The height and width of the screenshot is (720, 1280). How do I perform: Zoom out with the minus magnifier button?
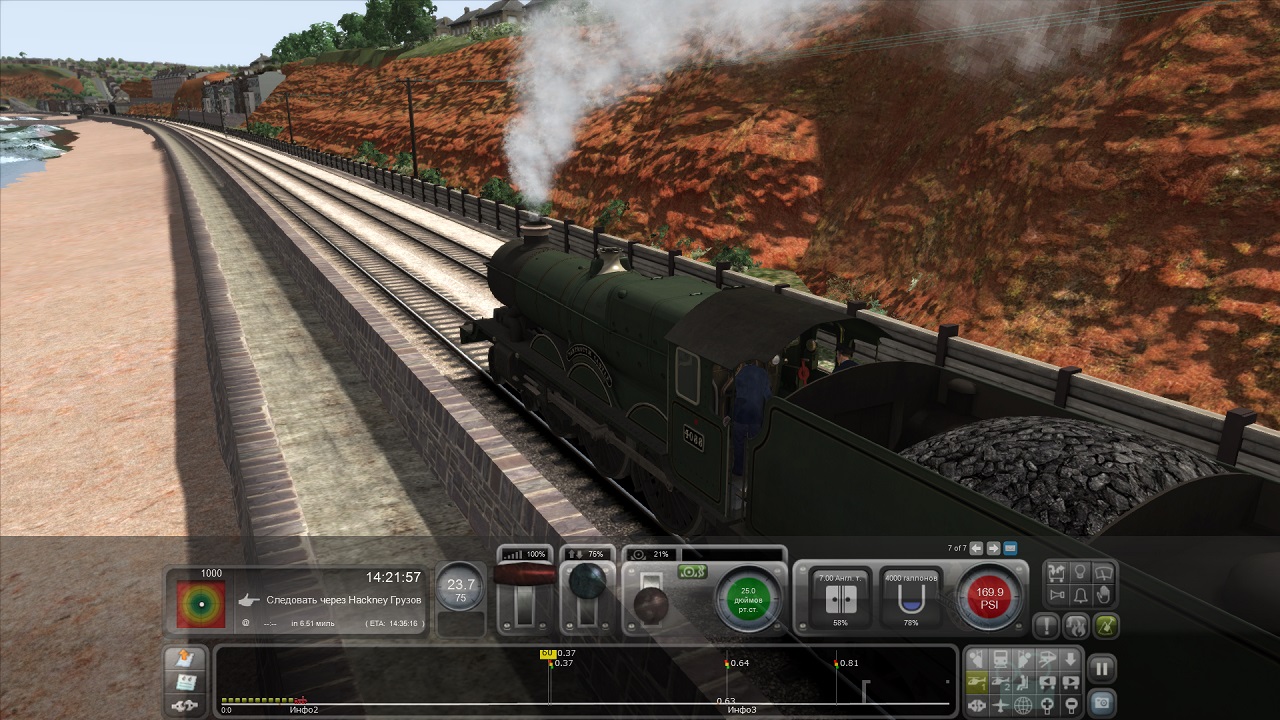click(x=1068, y=704)
